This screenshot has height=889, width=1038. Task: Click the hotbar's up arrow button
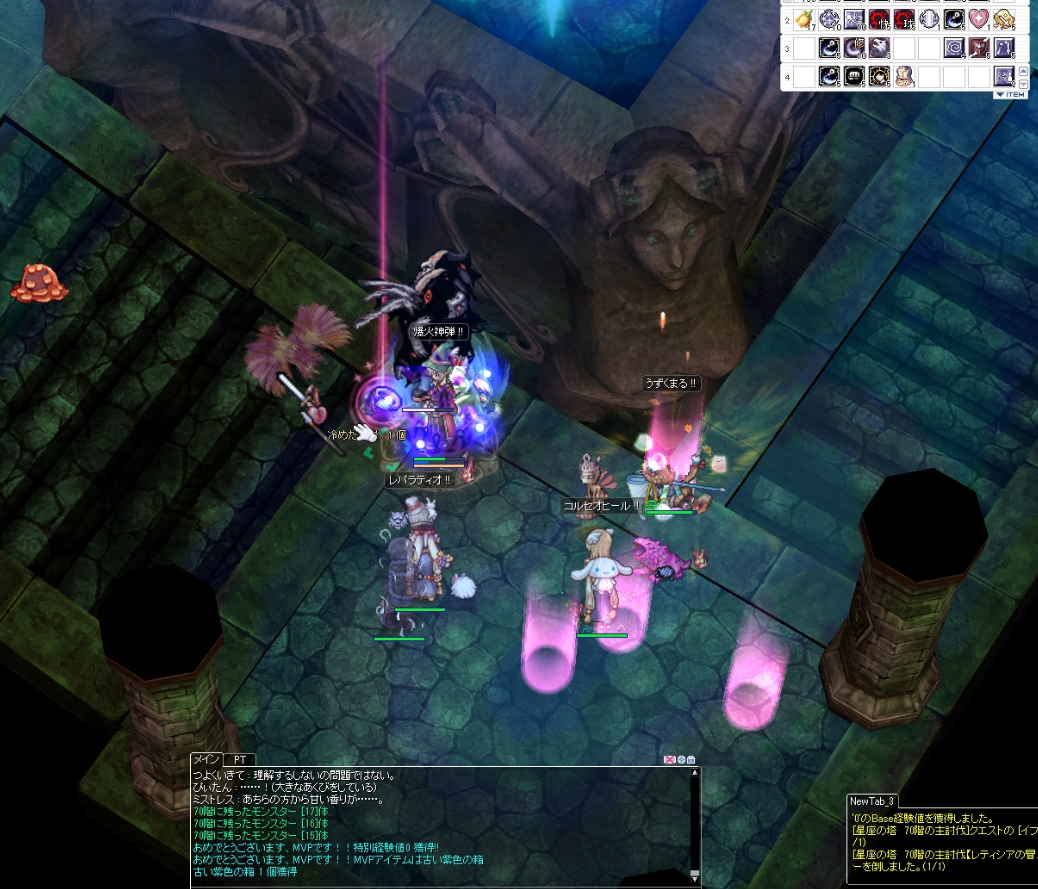coord(1023,69)
